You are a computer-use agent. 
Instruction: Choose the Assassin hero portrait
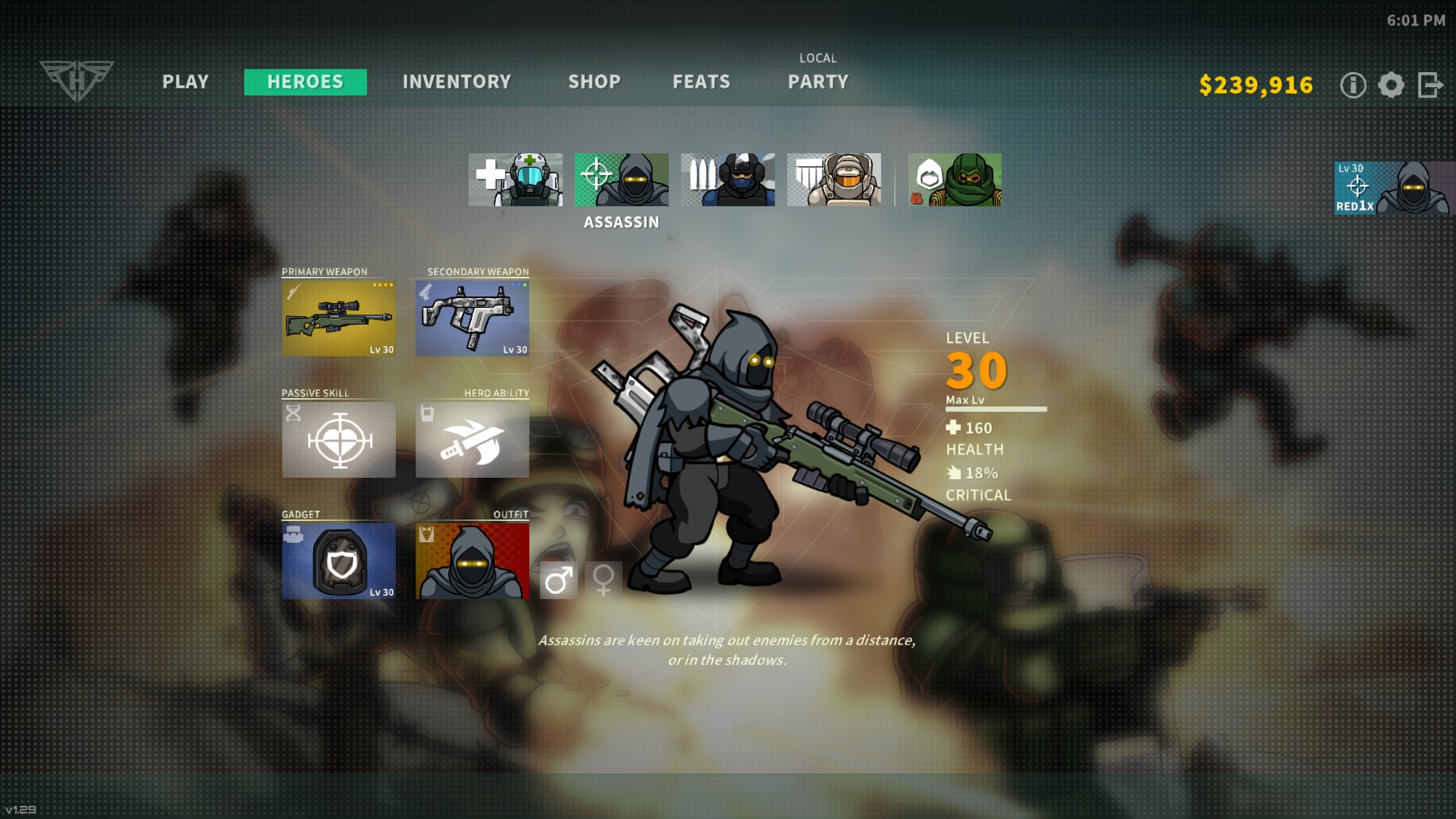coord(622,180)
